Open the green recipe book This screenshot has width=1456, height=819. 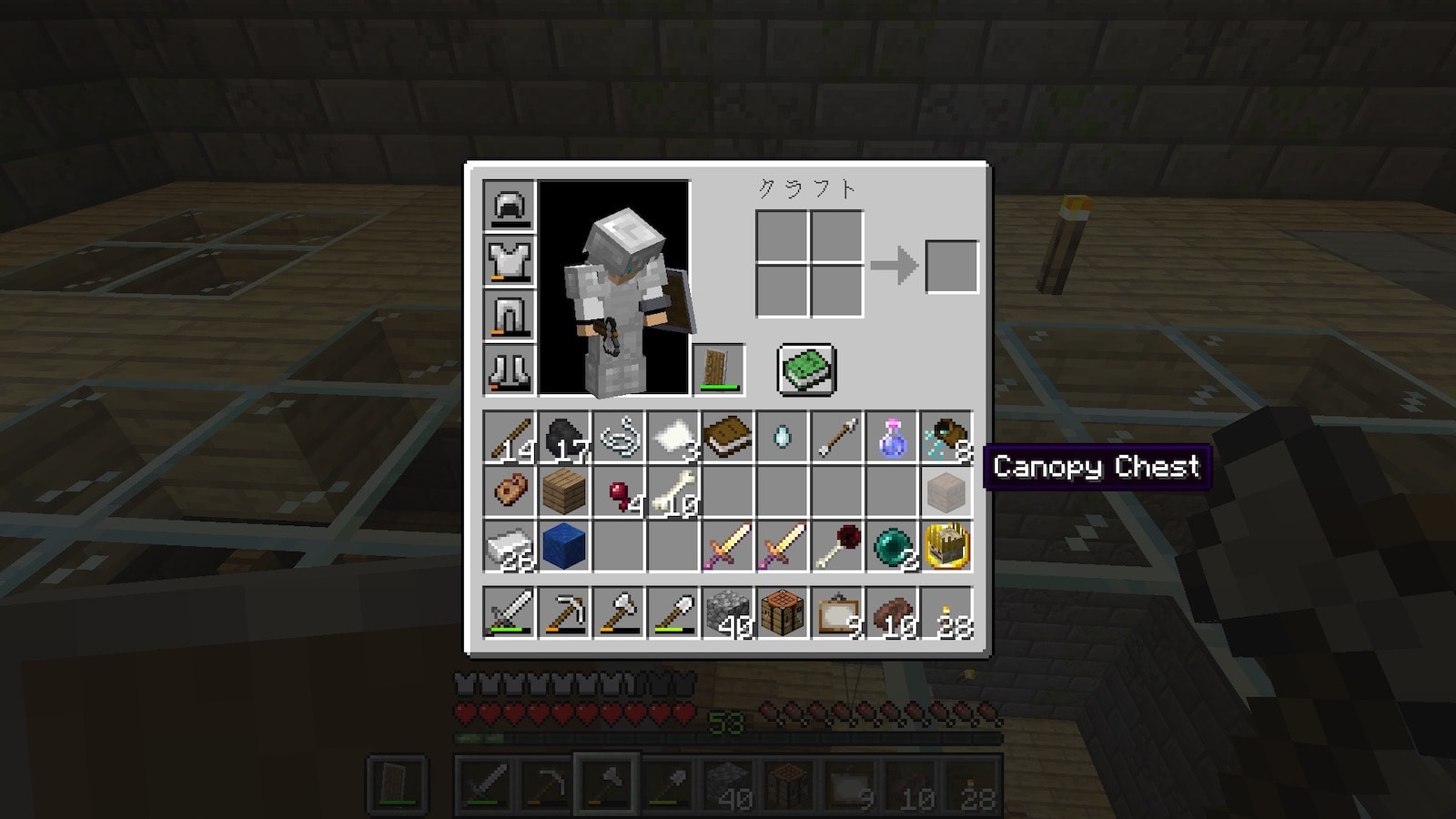pyautogui.click(x=805, y=369)
